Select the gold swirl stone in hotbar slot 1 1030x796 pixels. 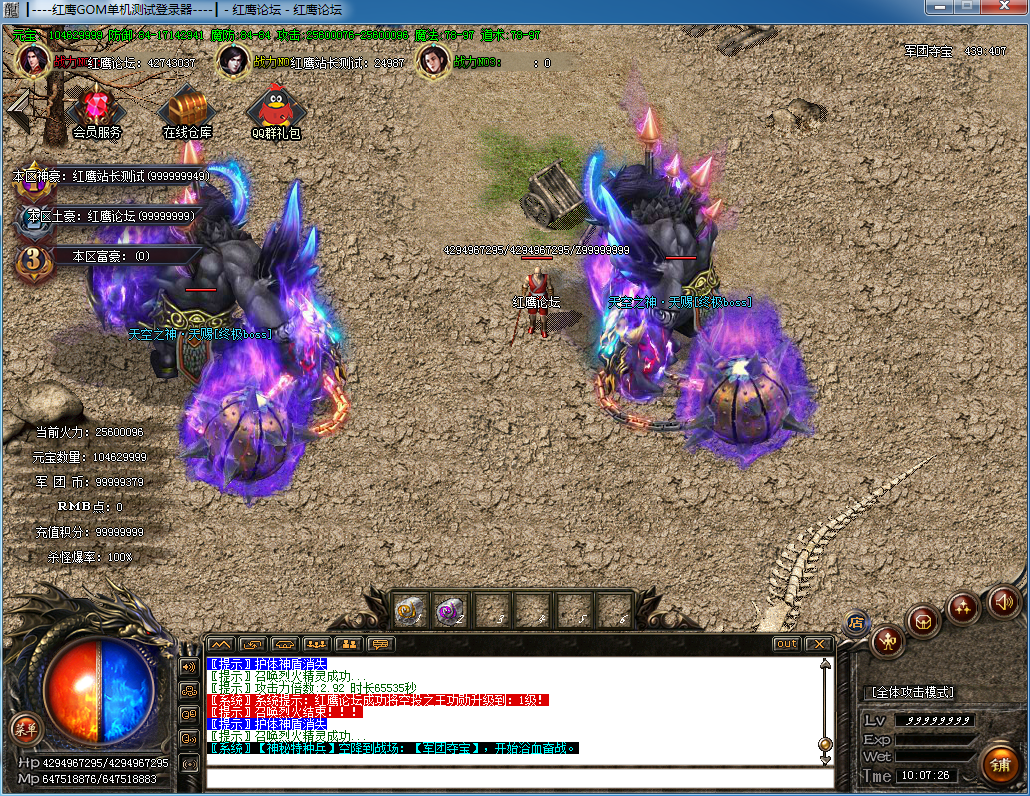coord(410,609)
